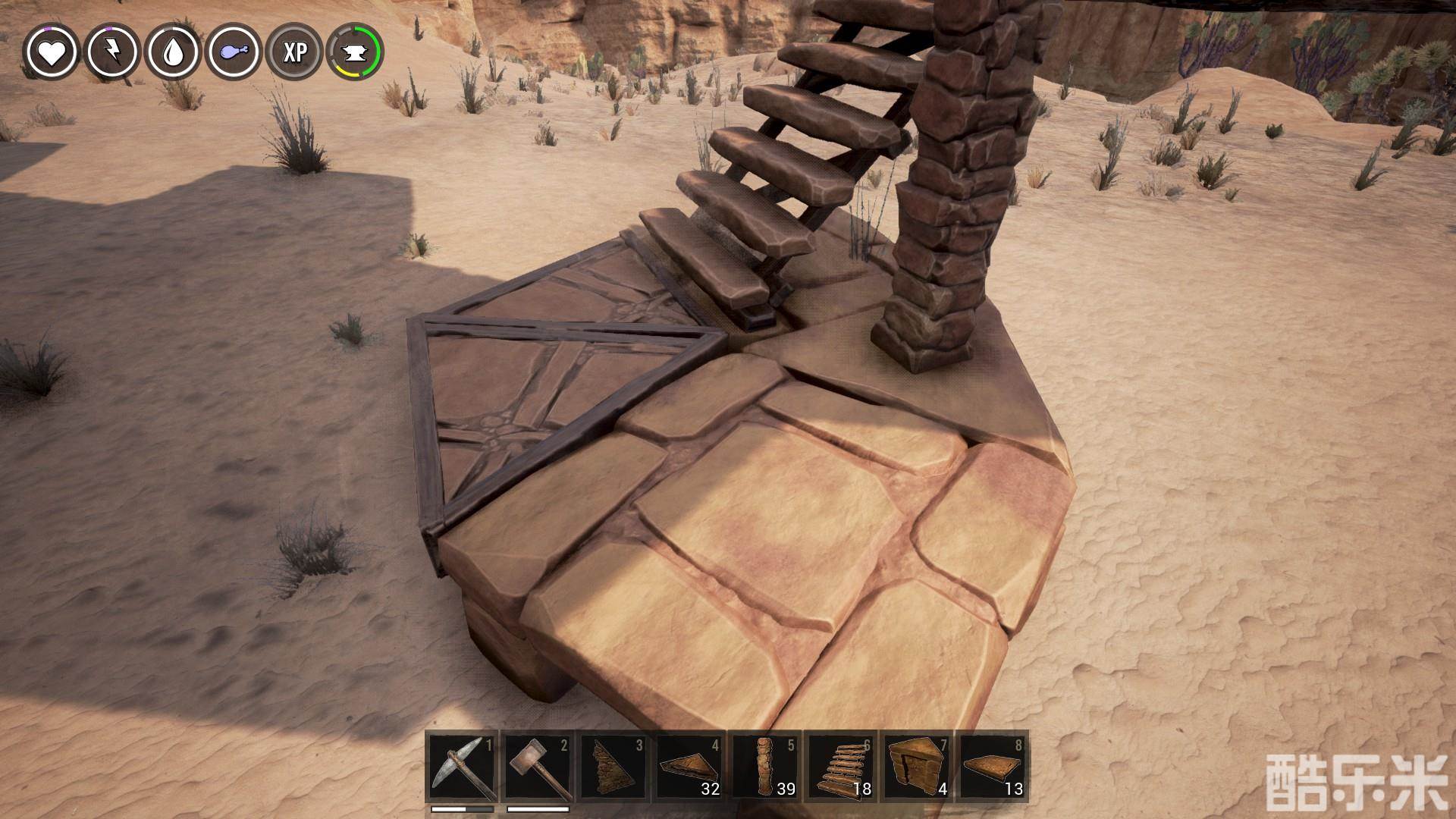Image resolution: width=1456 pixels, height=819 pixels.
Task: Click the anvil encumbrance icon
Action: coord(355,52)
